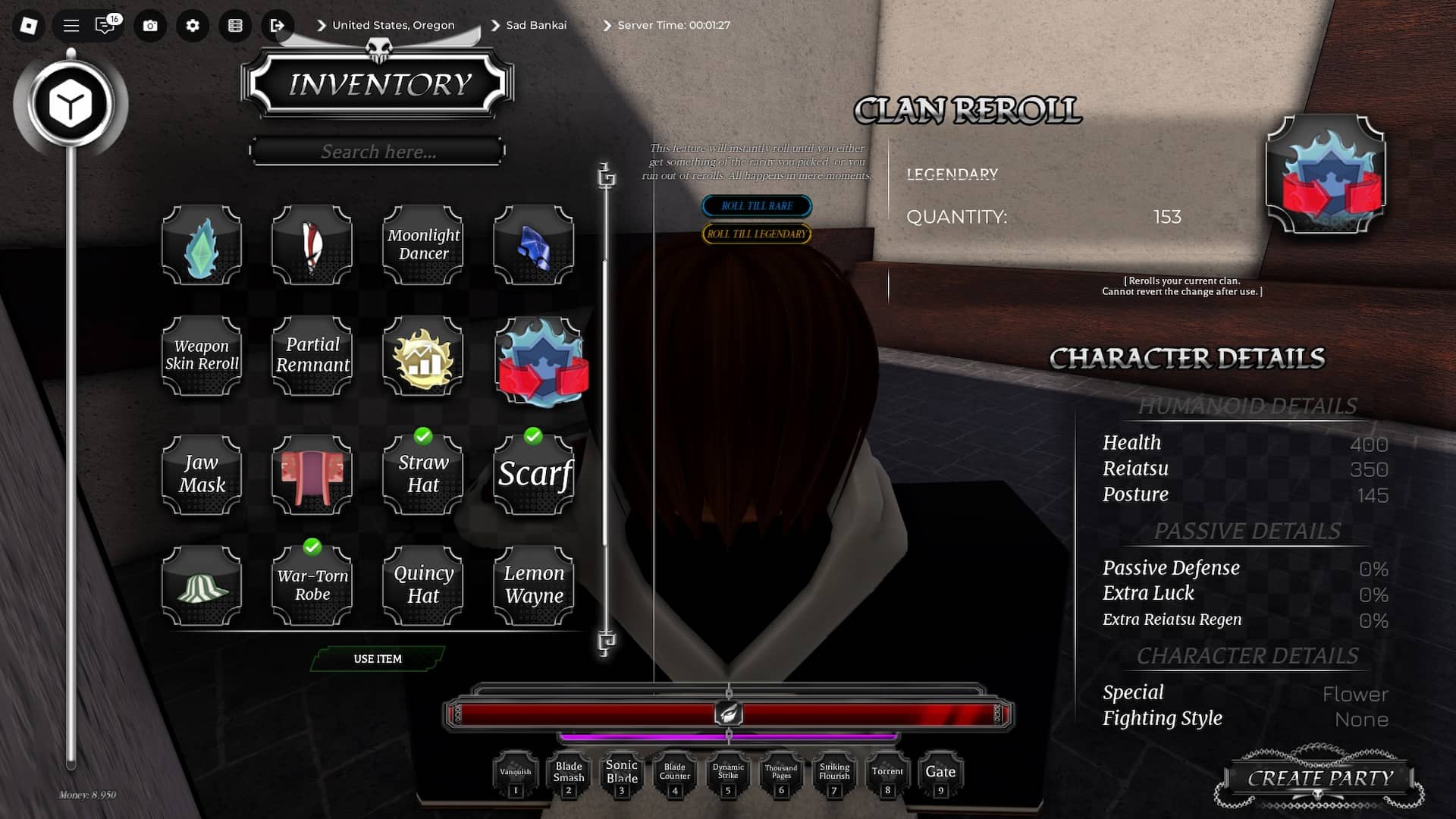Click the USE ITEM button

pyautogui.click(x=378, y=659)
